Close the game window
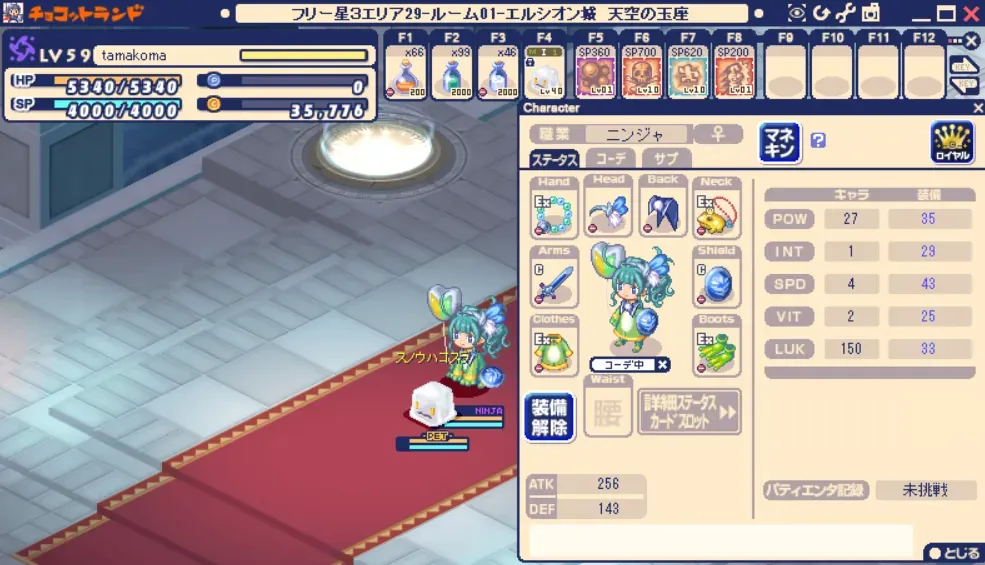The image size is (985, 565). 969,14
